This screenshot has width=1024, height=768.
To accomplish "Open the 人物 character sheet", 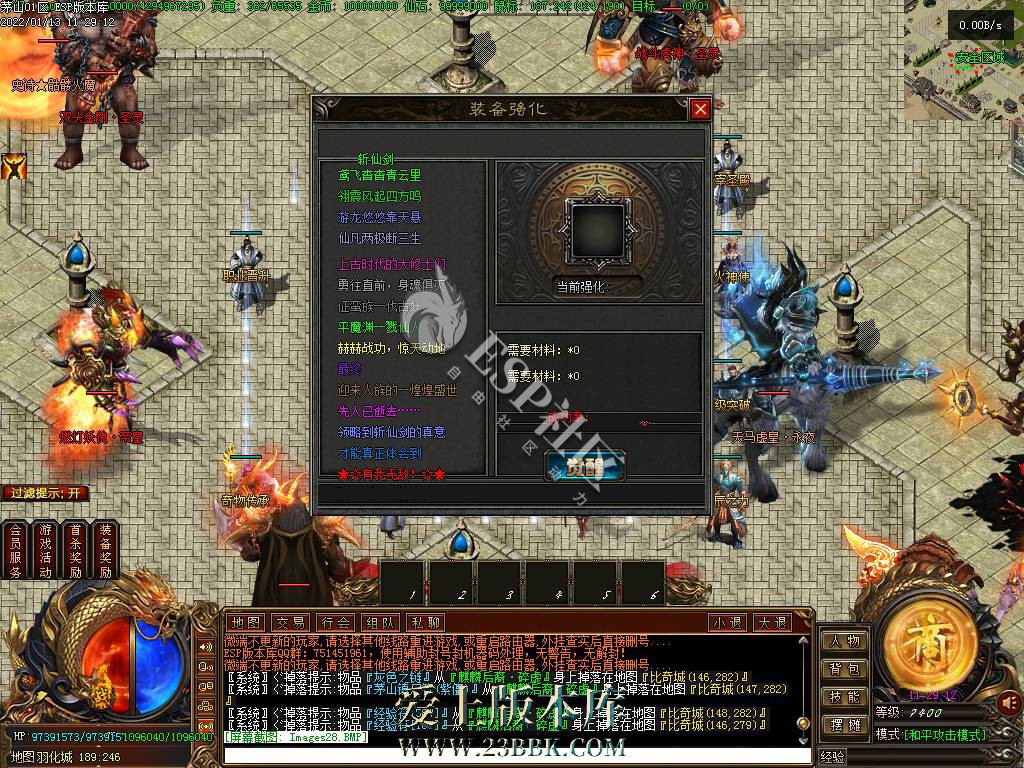I will pos(844,641).
